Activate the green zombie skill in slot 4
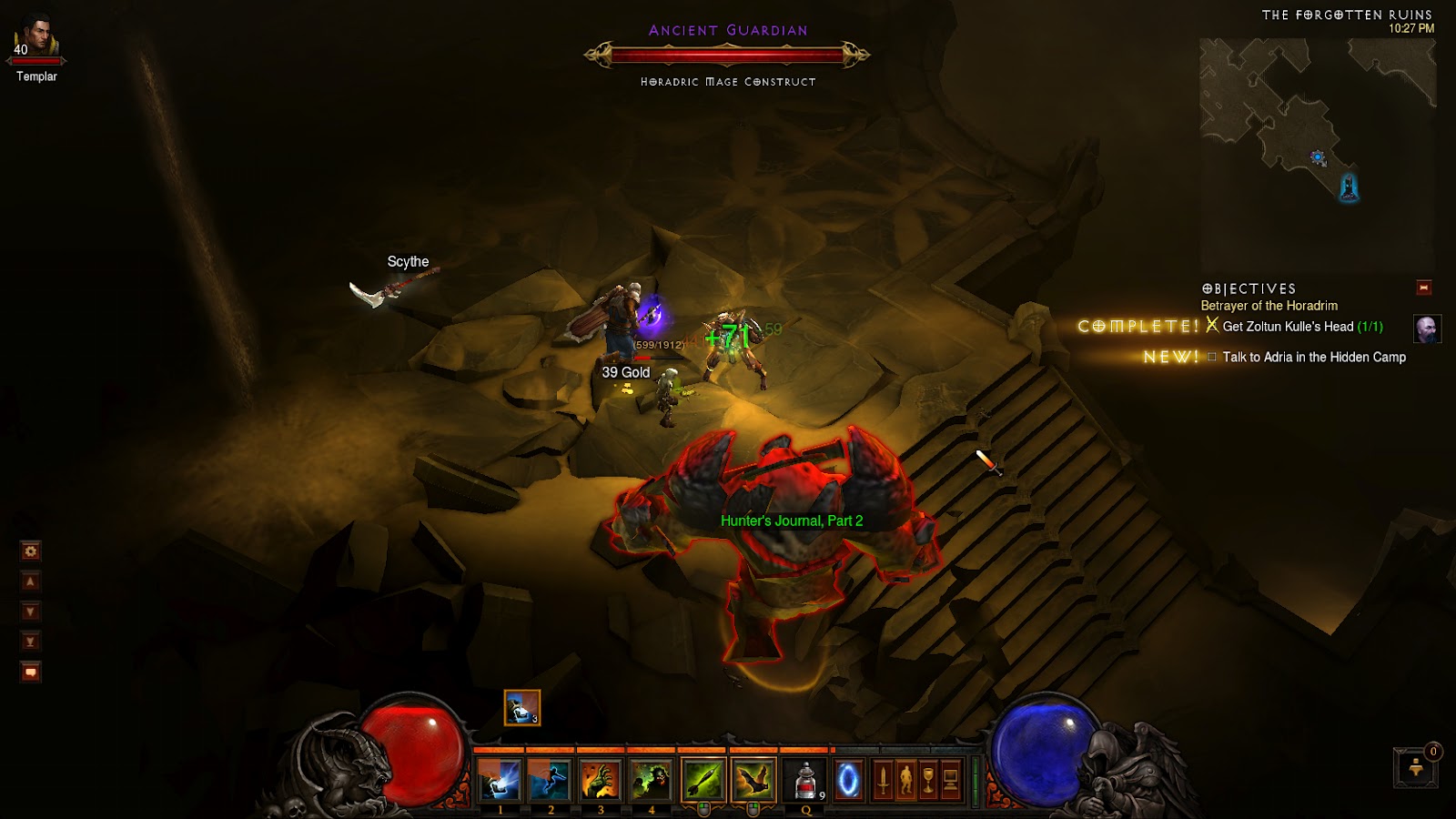Screen dimensions: 1456x819 point(650,780)
